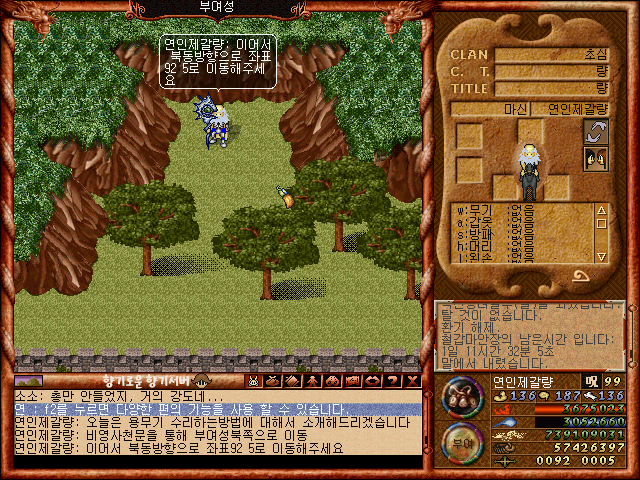Viewport: 640px width, 480px height.
Task: Click the down arrow of equipment list
Action: (x=601, y=257)
